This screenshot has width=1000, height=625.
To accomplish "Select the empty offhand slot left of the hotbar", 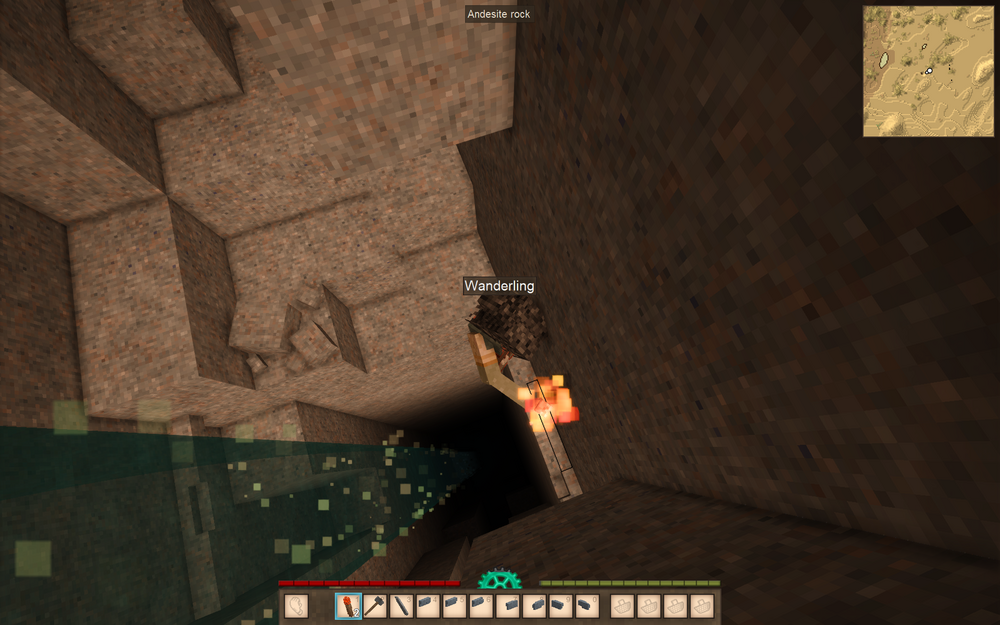I will pyautogui.click(x=296, y=606).
